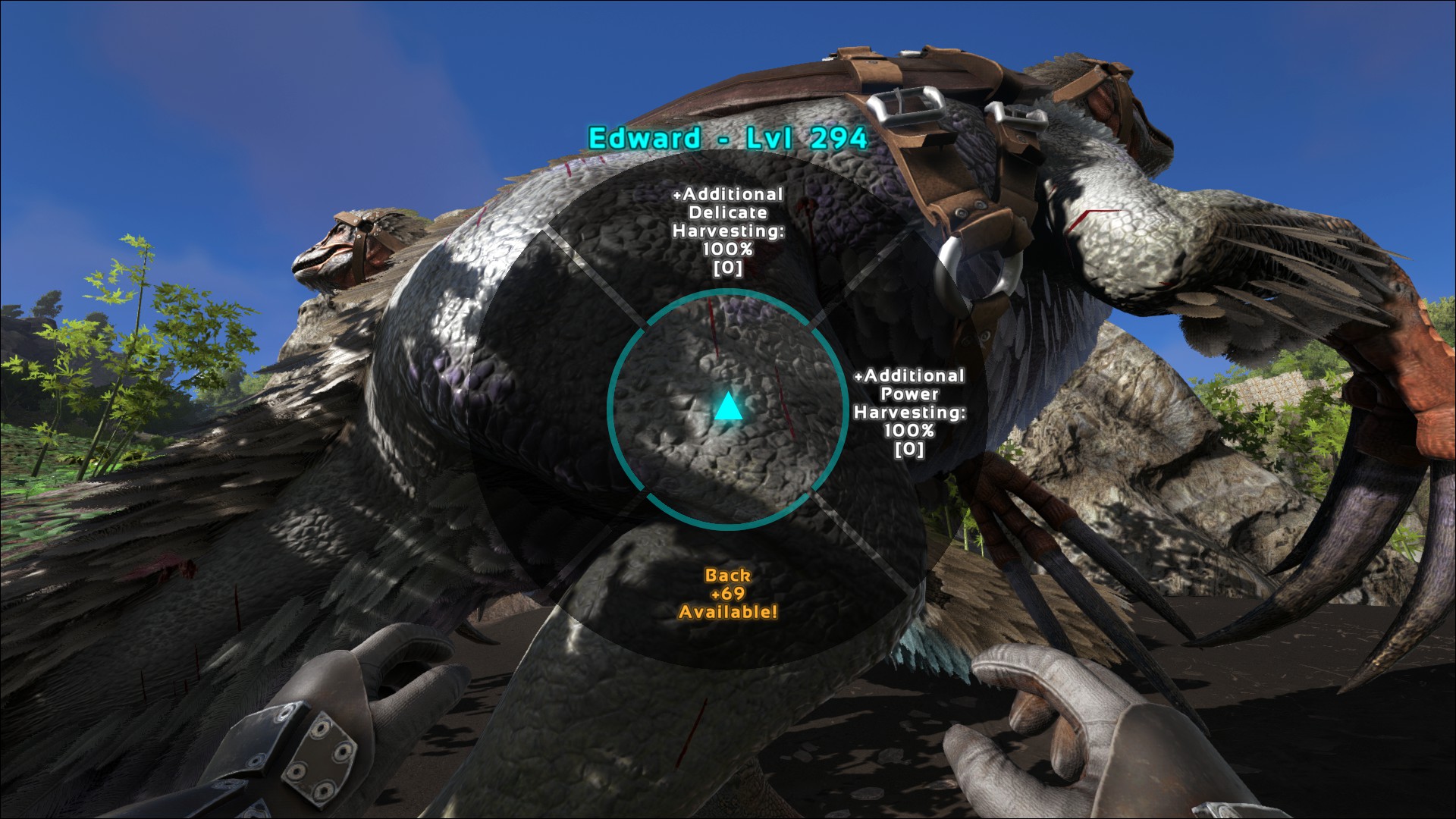The width and height of the screenshot is (1456, 819).
Task: Select Additional Delicate Harvesting option
Action: pos(727,231)
